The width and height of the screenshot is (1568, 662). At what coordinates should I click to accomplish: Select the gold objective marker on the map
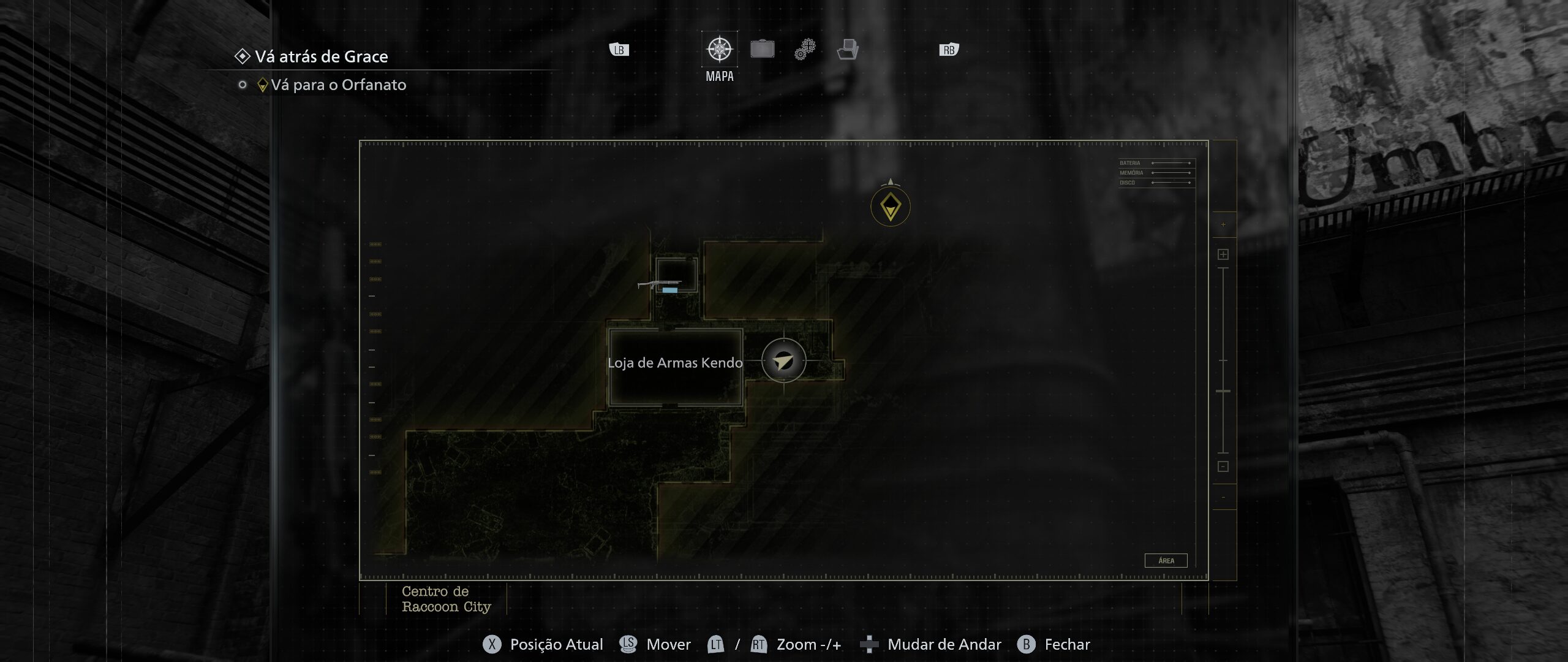click(x=890, y=207)
